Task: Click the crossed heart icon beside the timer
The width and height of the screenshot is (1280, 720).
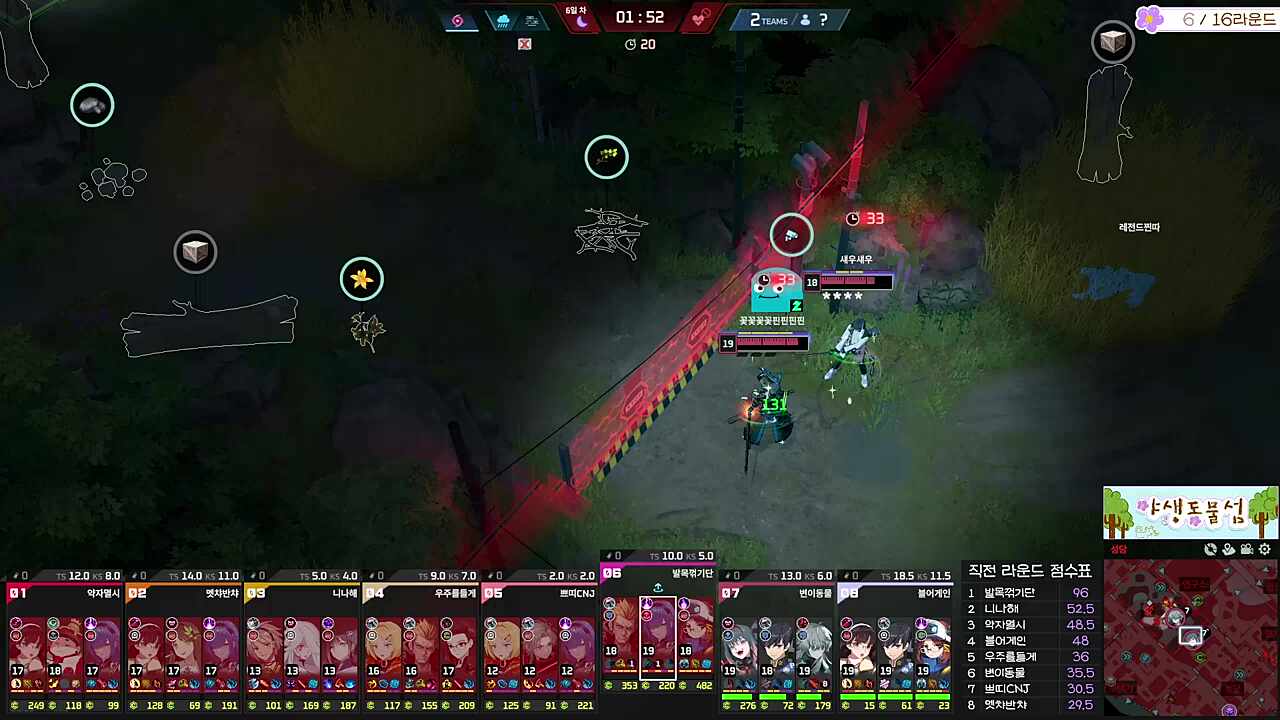Action: coord(701,18)
